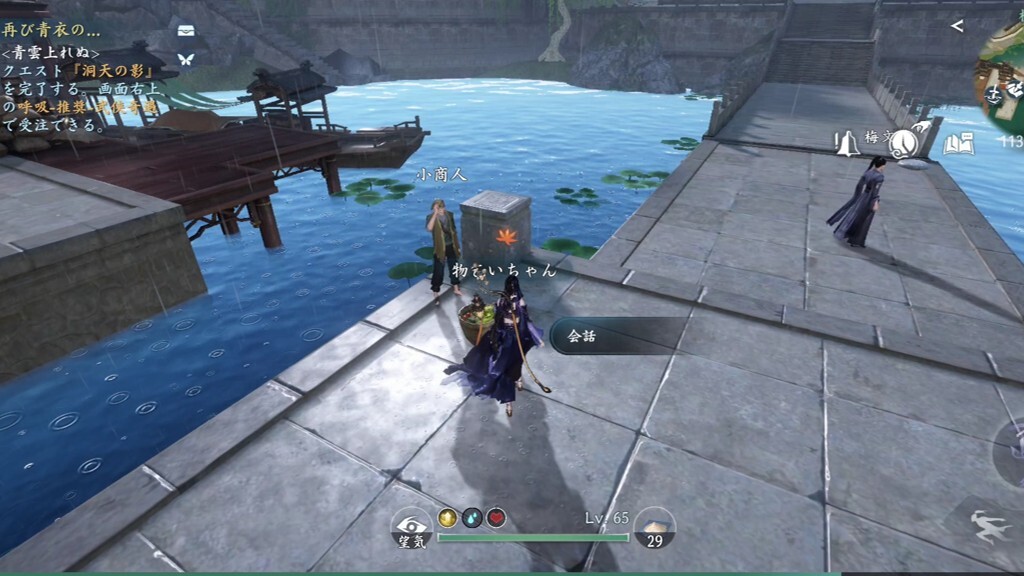The width and height of the screenshot is (1024, 576).
Task: Check the bell notification icon
Action: click(x=848, y=144)
